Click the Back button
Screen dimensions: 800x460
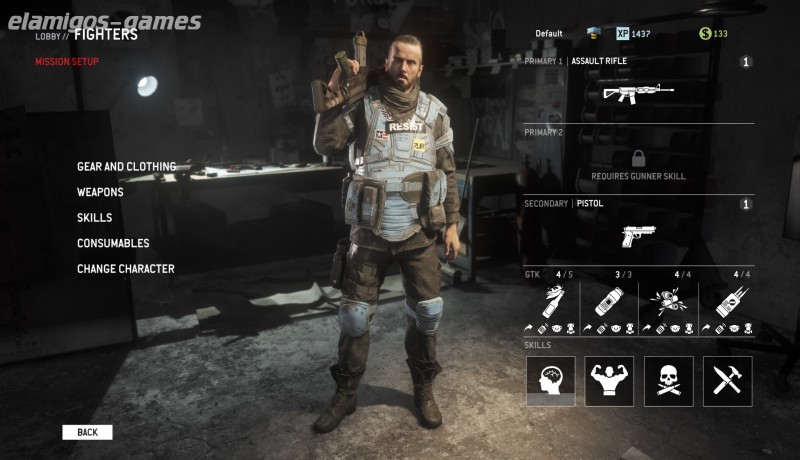click(x=87, y=432)
